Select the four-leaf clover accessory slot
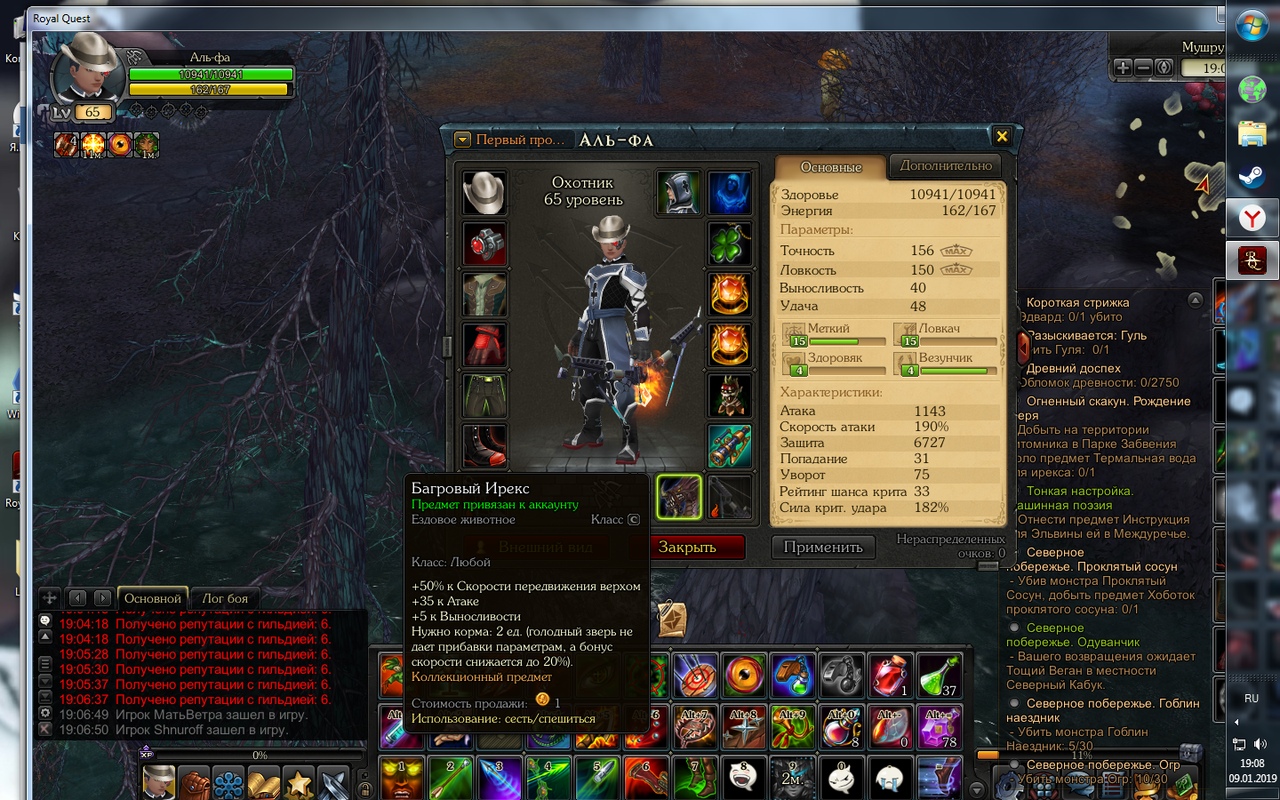This screenshot has height=800, width=1280. (x=729, y=243)
